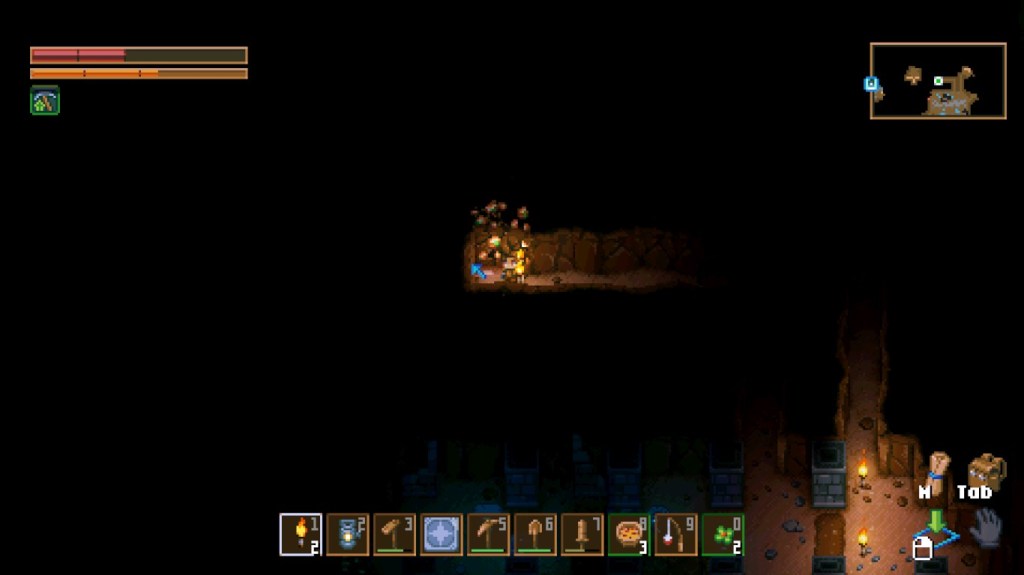
Task: Equip the wooden pickaxe in slot 5
Action: pos(489,534)
